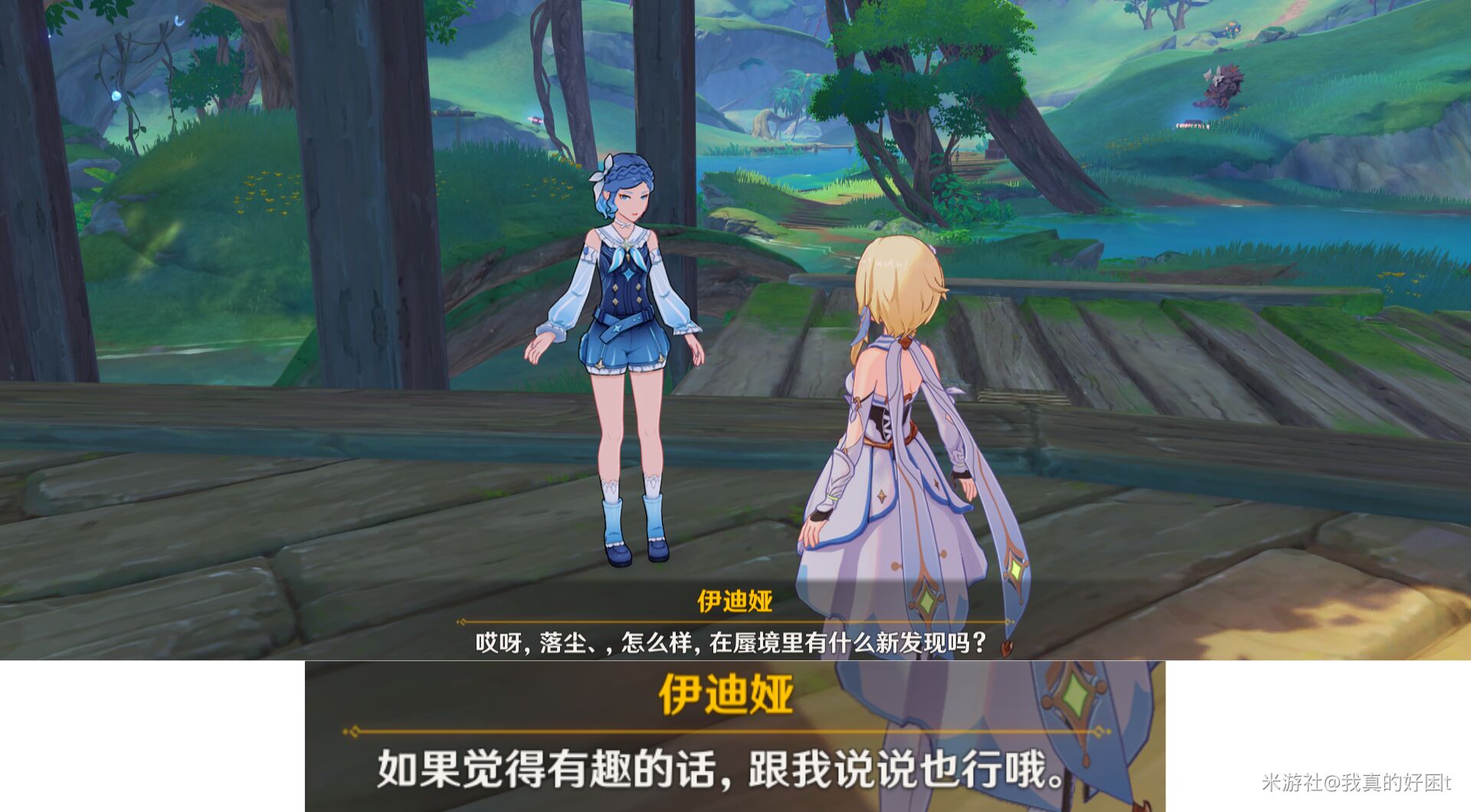Screen dimensions: 1471x812
Task: Click the star charm hanging from 伊迪娅's belt
Action: [618, 328]
